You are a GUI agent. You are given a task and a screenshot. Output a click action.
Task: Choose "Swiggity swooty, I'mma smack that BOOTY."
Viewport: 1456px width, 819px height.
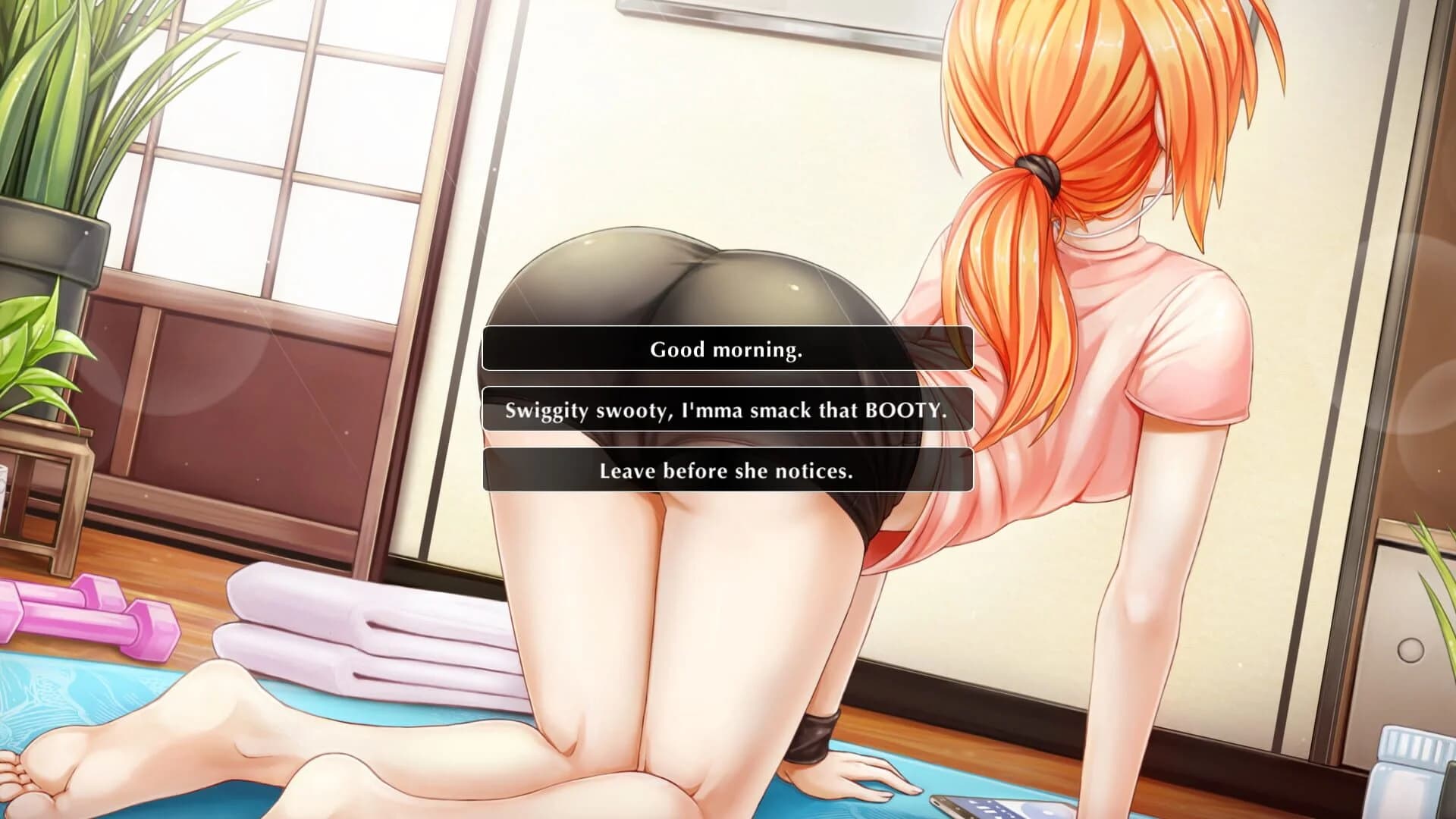pos(726,410)
